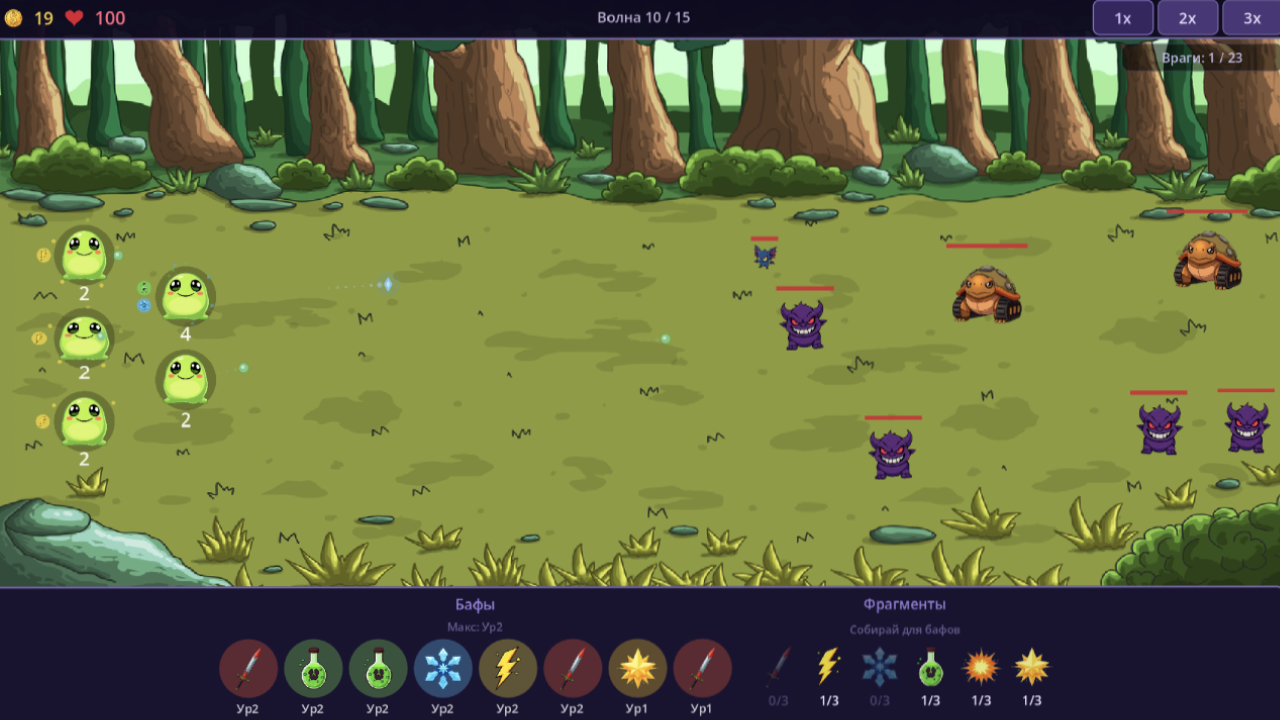Choose the green potion fragment

click(931, 666)
